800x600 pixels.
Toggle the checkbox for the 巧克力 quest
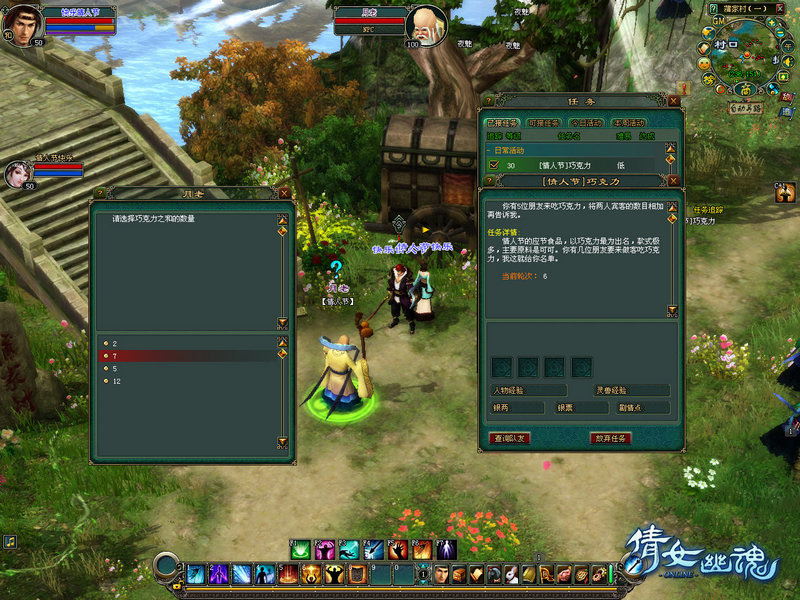click(493, 165)
